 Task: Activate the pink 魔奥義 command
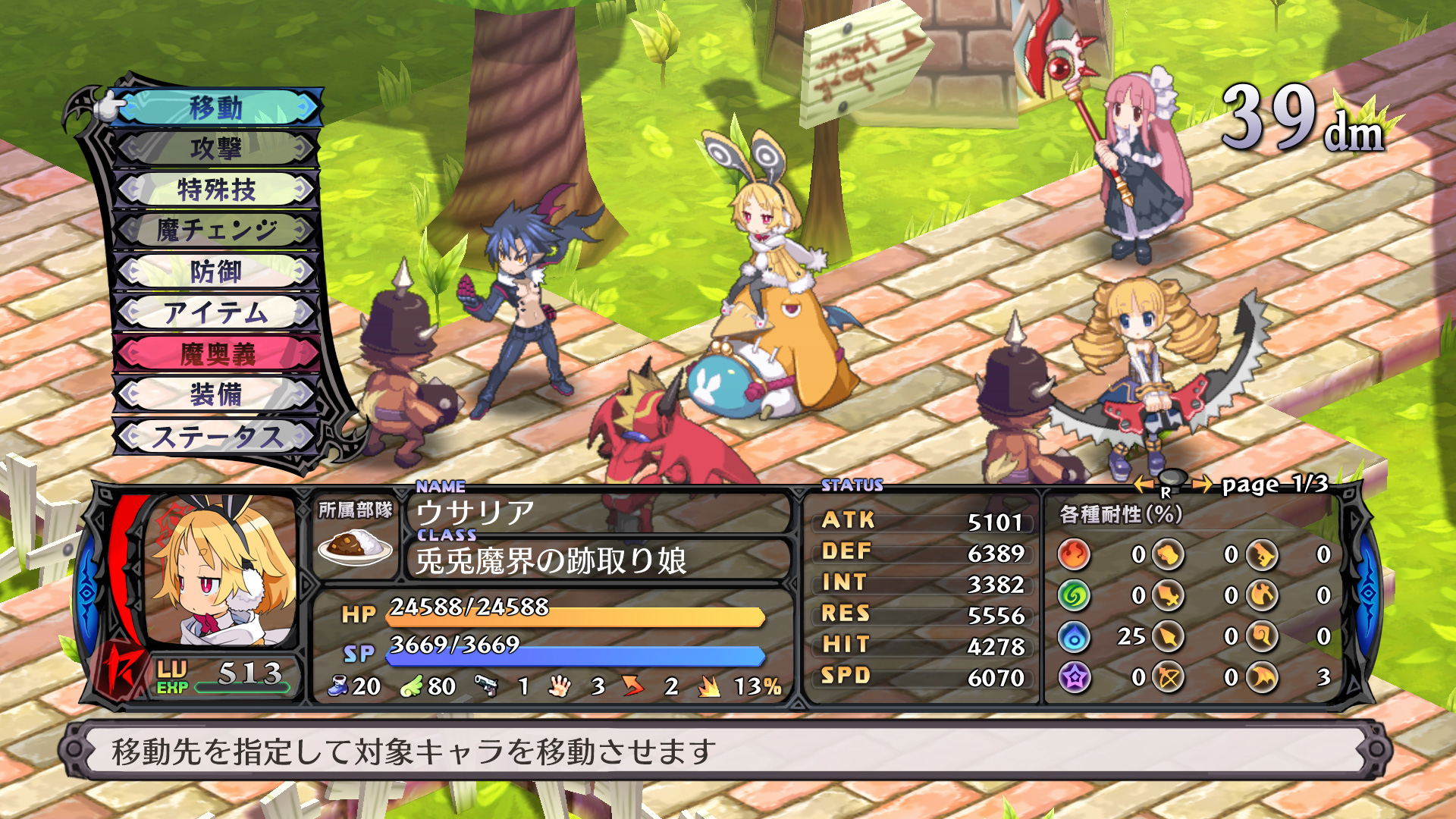[x=217, y=353]
